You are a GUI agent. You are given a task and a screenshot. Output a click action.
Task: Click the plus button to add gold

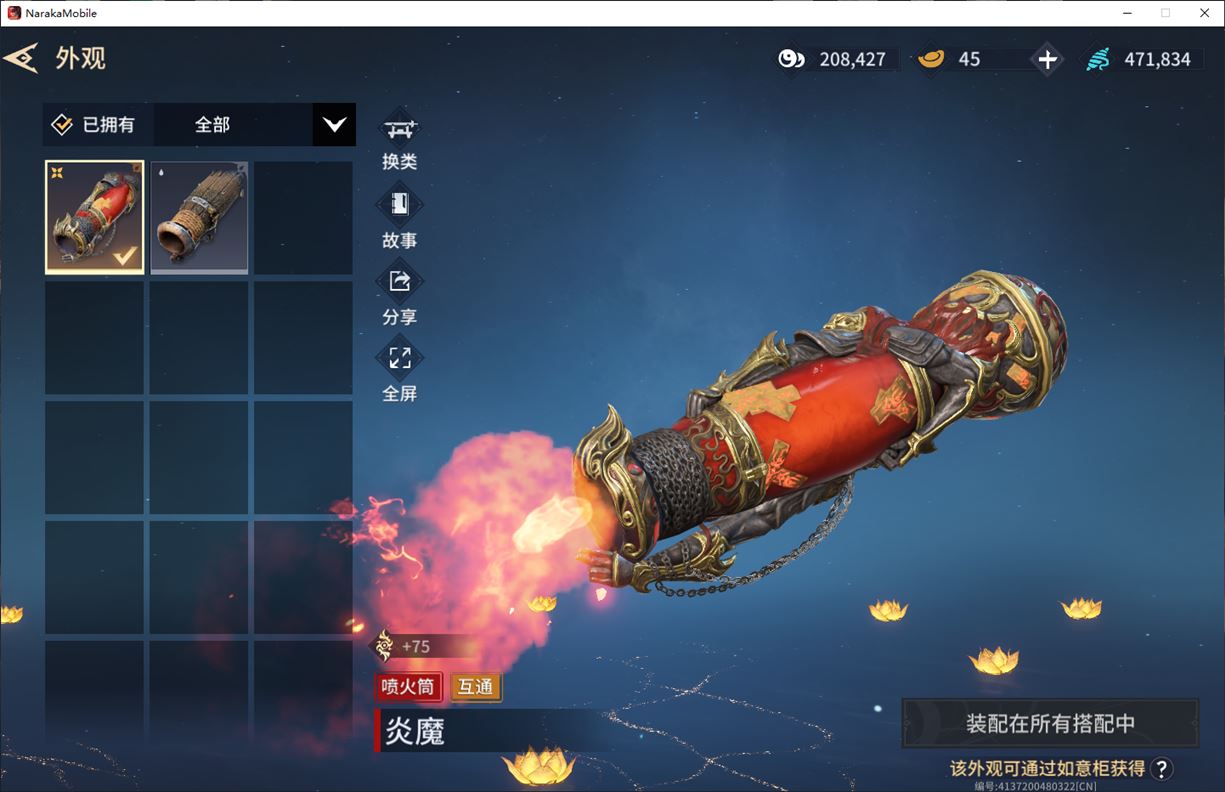(1047, 60)
